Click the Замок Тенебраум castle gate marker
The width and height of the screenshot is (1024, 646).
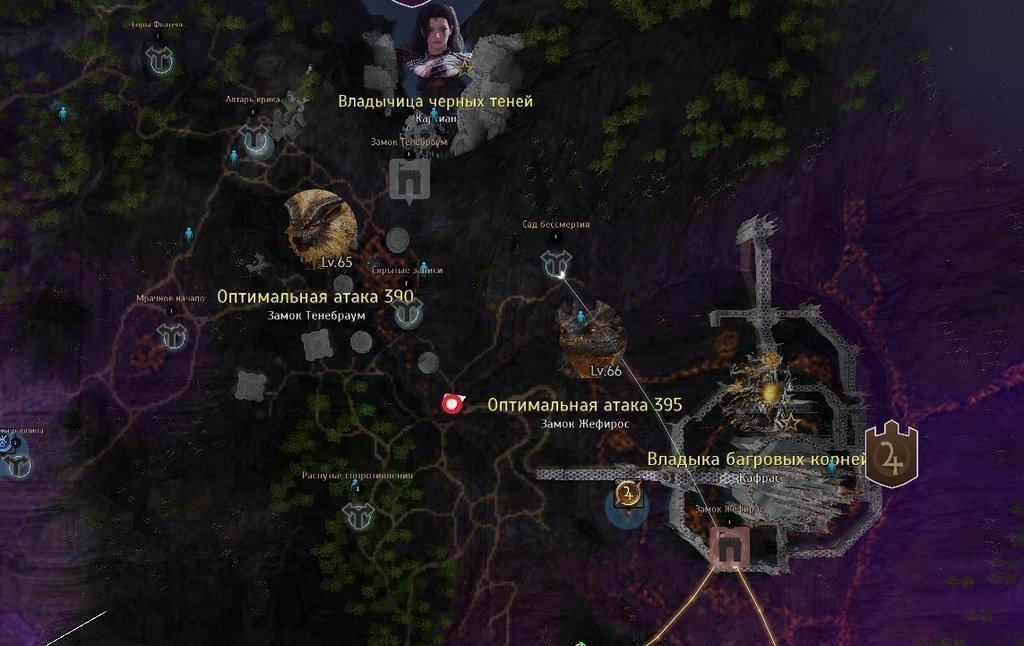[409, 180]
